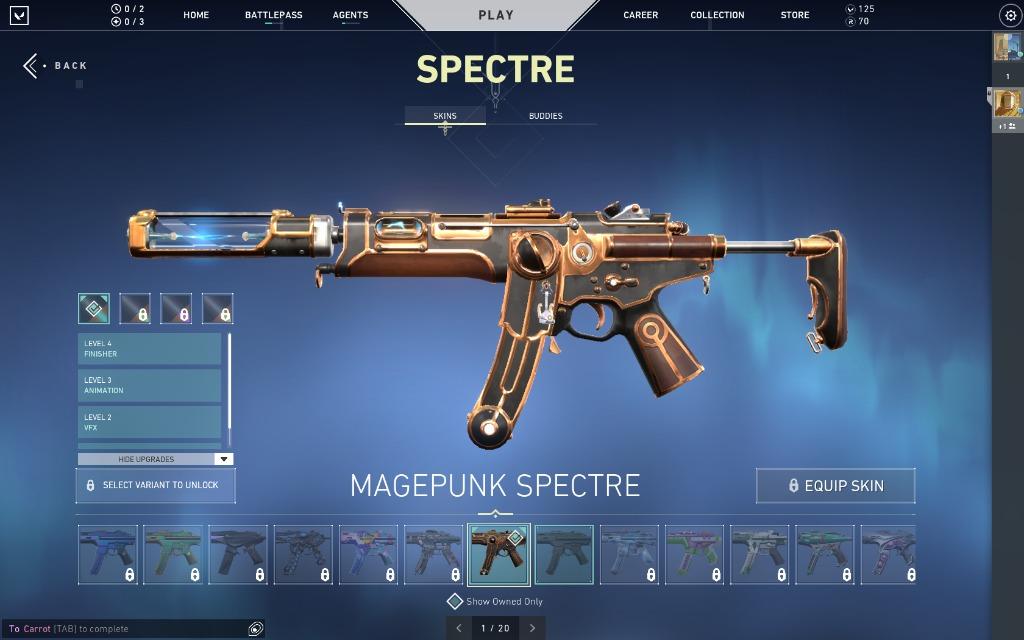Viewport: 1024px width, 640px height.
Task: Go to the next skin page arrow
Action: click(x=532, y=628)
